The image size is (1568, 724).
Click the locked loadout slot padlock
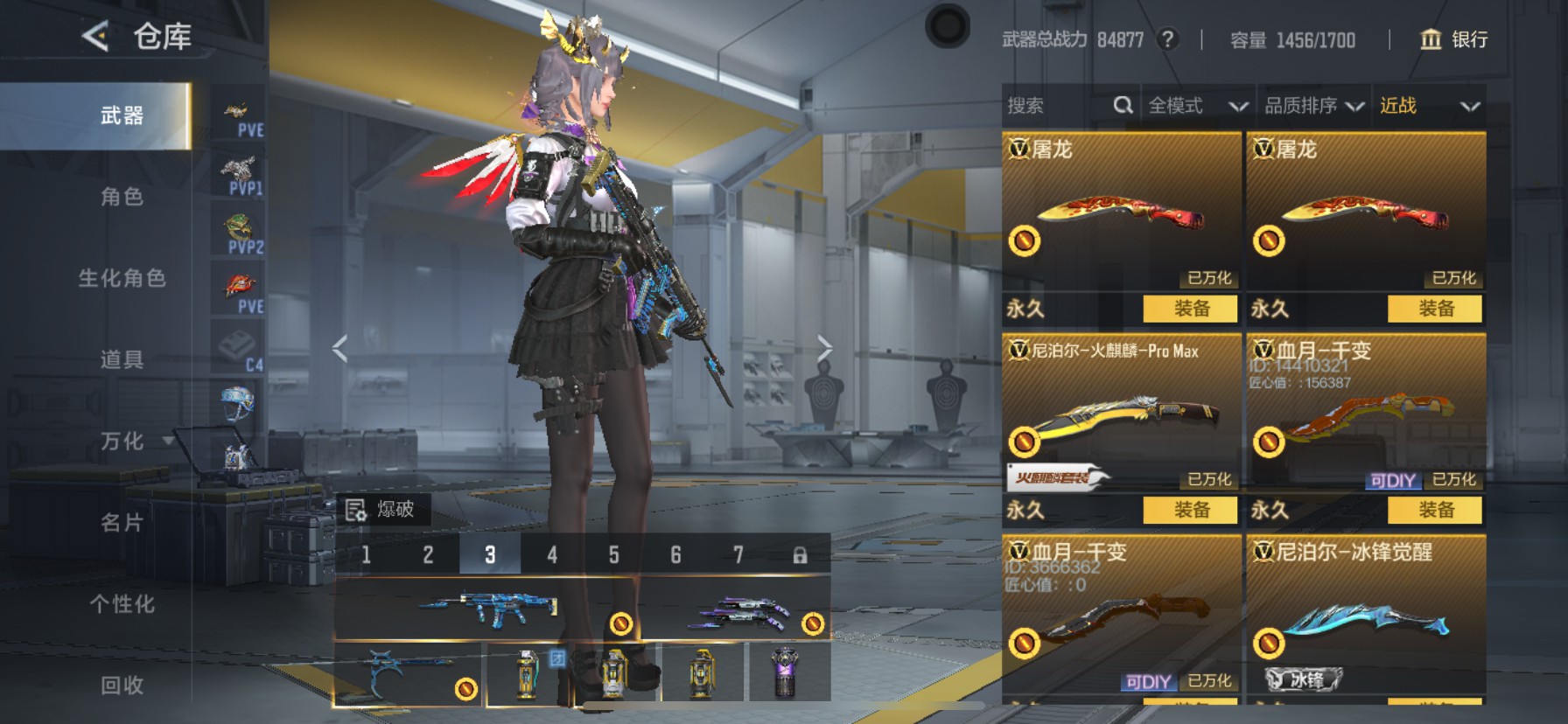click(799, 554)
